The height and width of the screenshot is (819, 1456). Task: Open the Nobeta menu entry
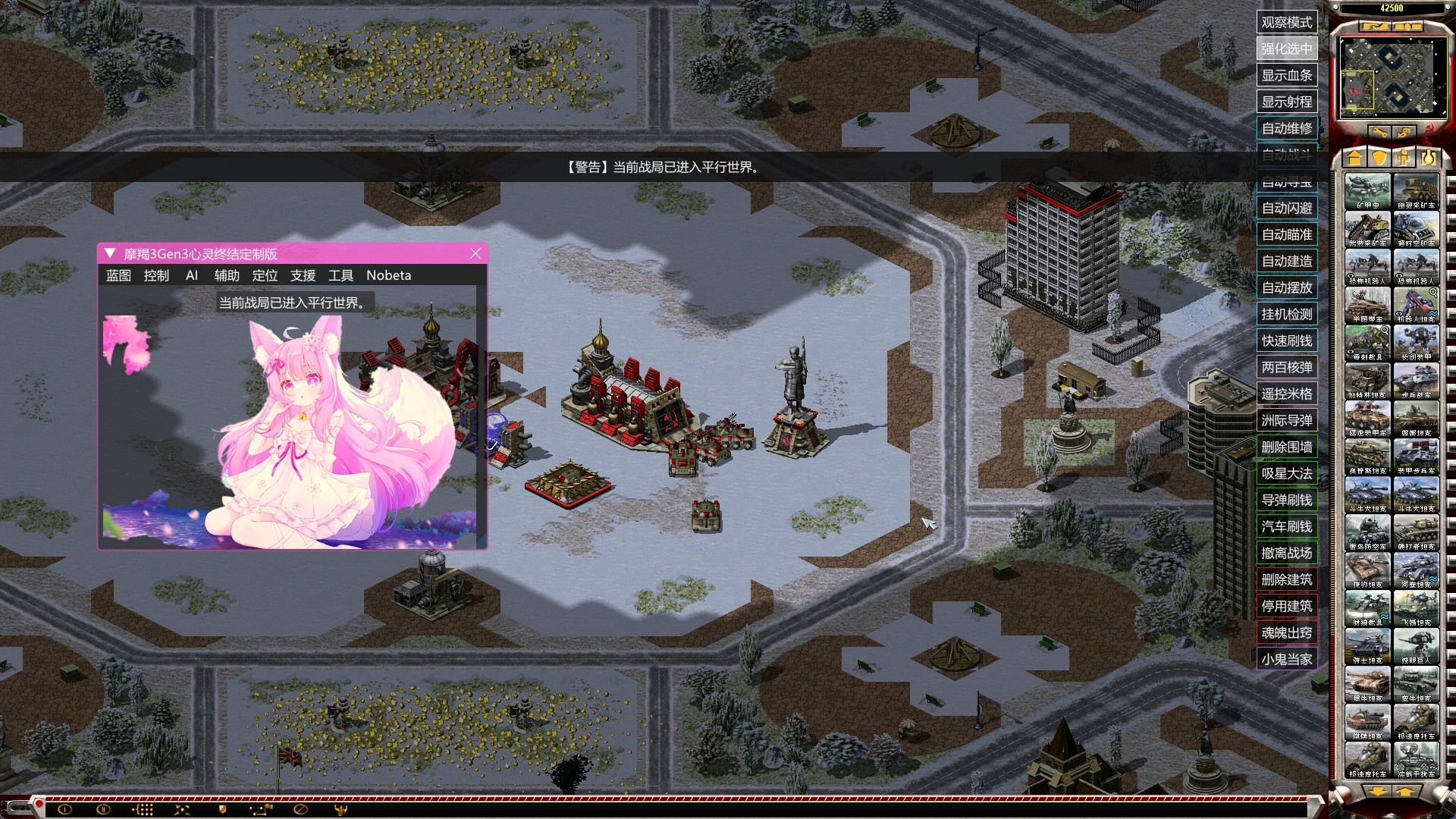388,275
